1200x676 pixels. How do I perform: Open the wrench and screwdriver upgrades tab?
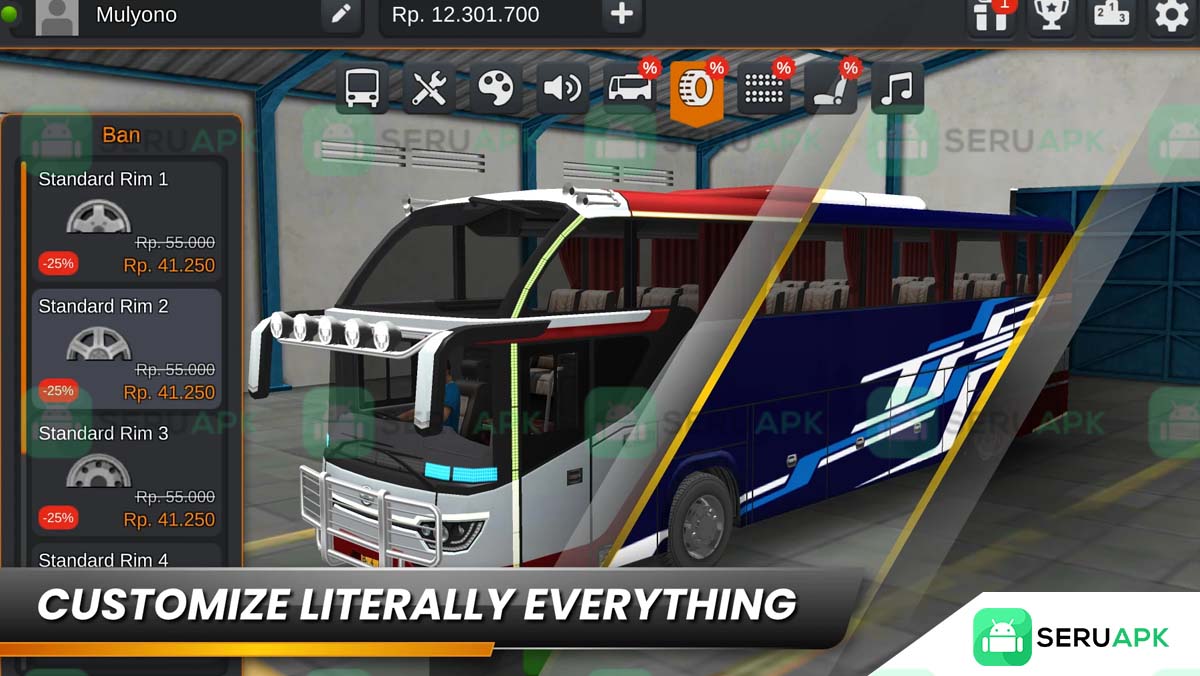429,89
